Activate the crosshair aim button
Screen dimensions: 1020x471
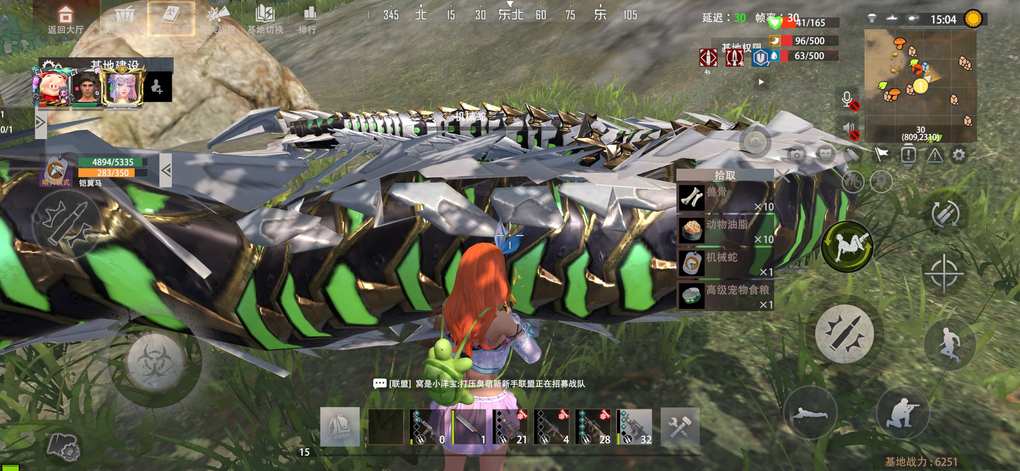click(943, 272)
